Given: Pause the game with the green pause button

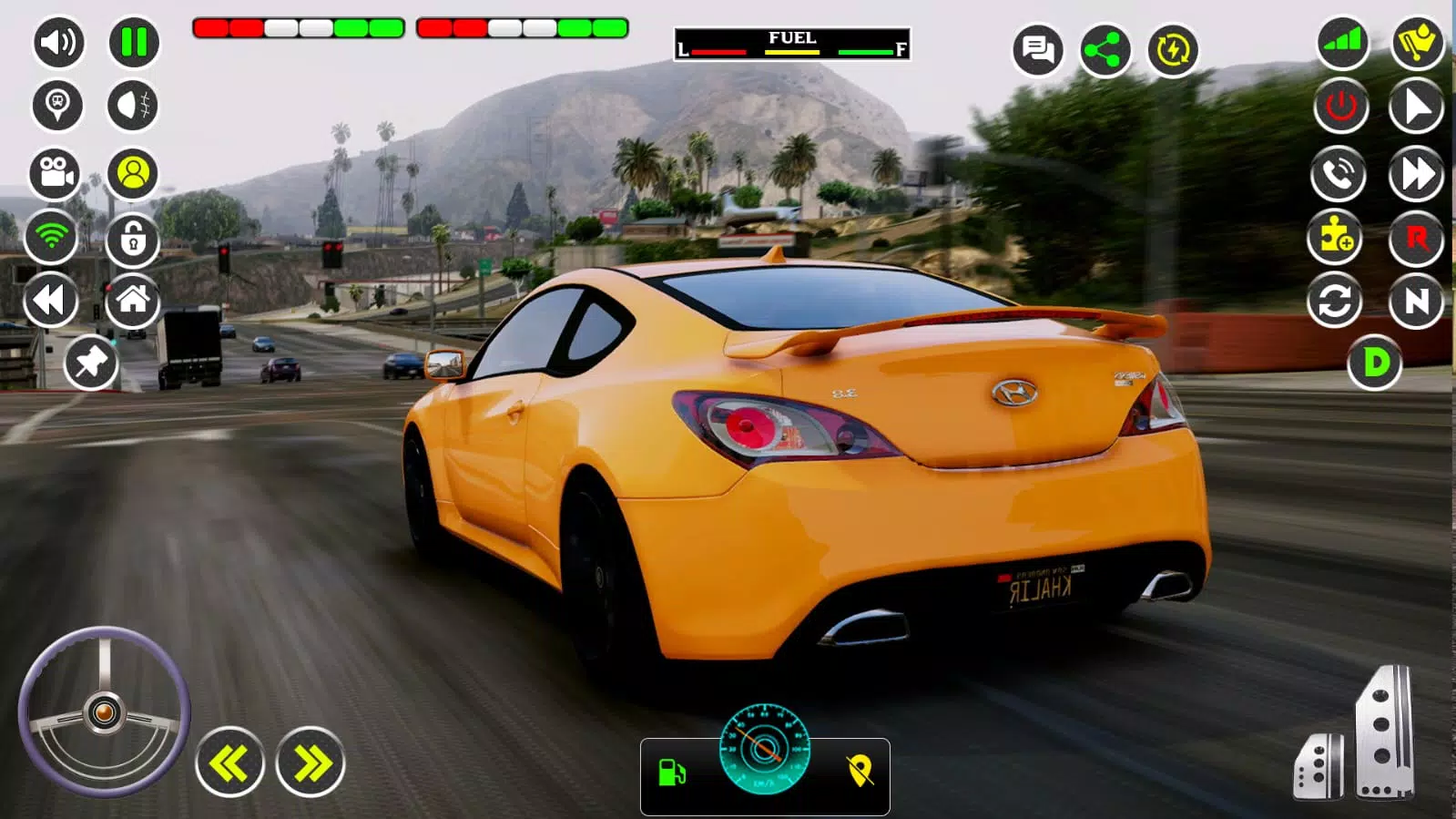Looking at the screenshot, I should [134, 43].
